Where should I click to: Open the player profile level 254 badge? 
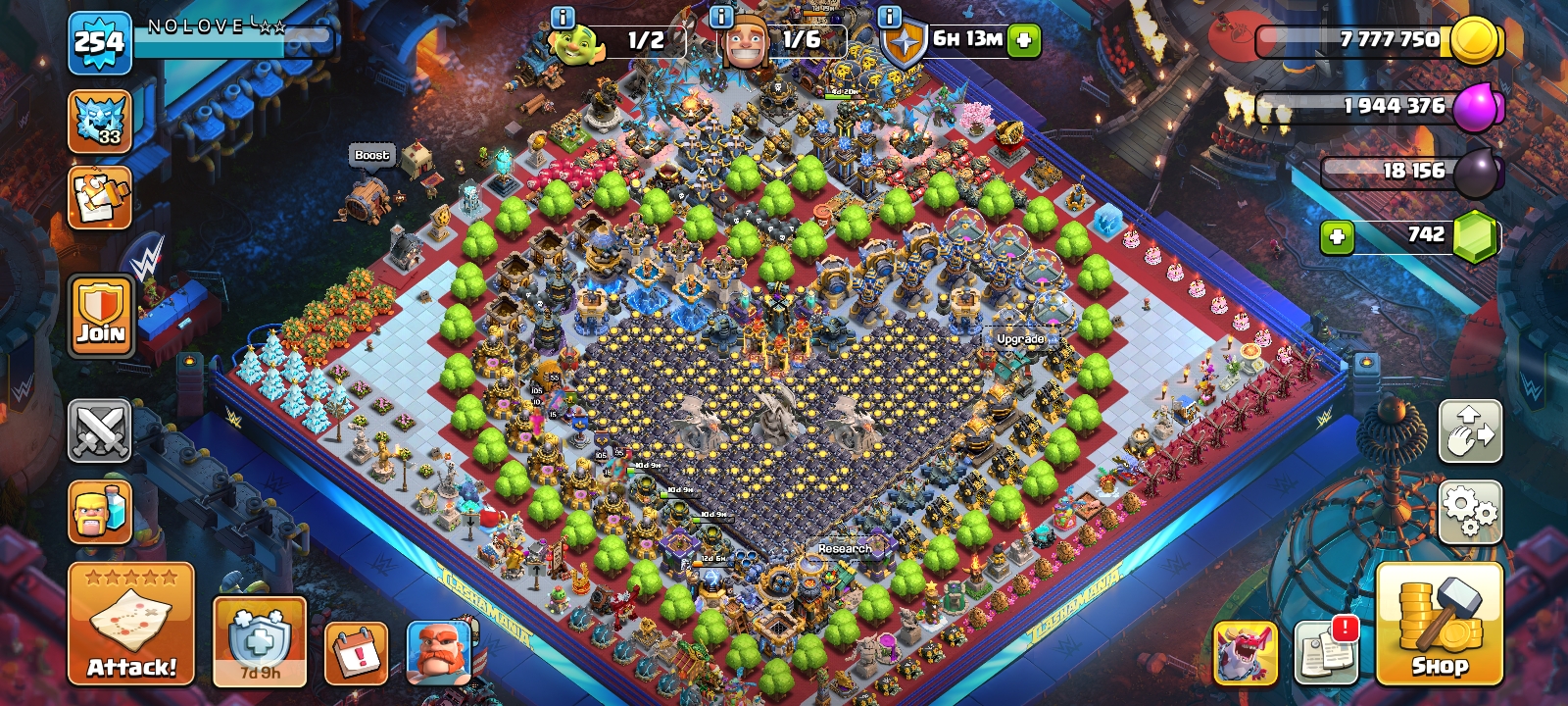100,42
